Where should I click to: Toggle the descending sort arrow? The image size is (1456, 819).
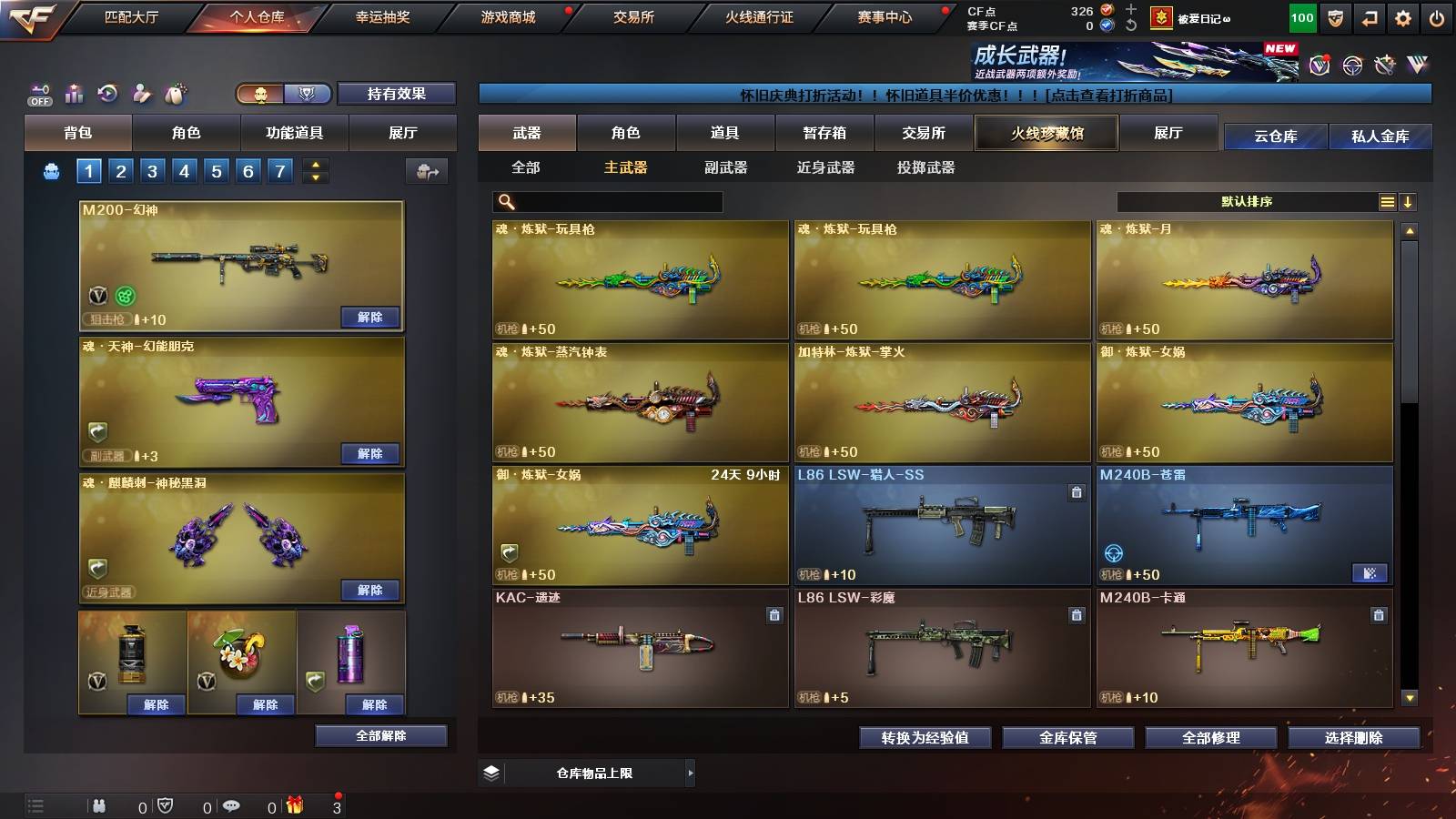pyautogui.click(x=1410, y=201)
